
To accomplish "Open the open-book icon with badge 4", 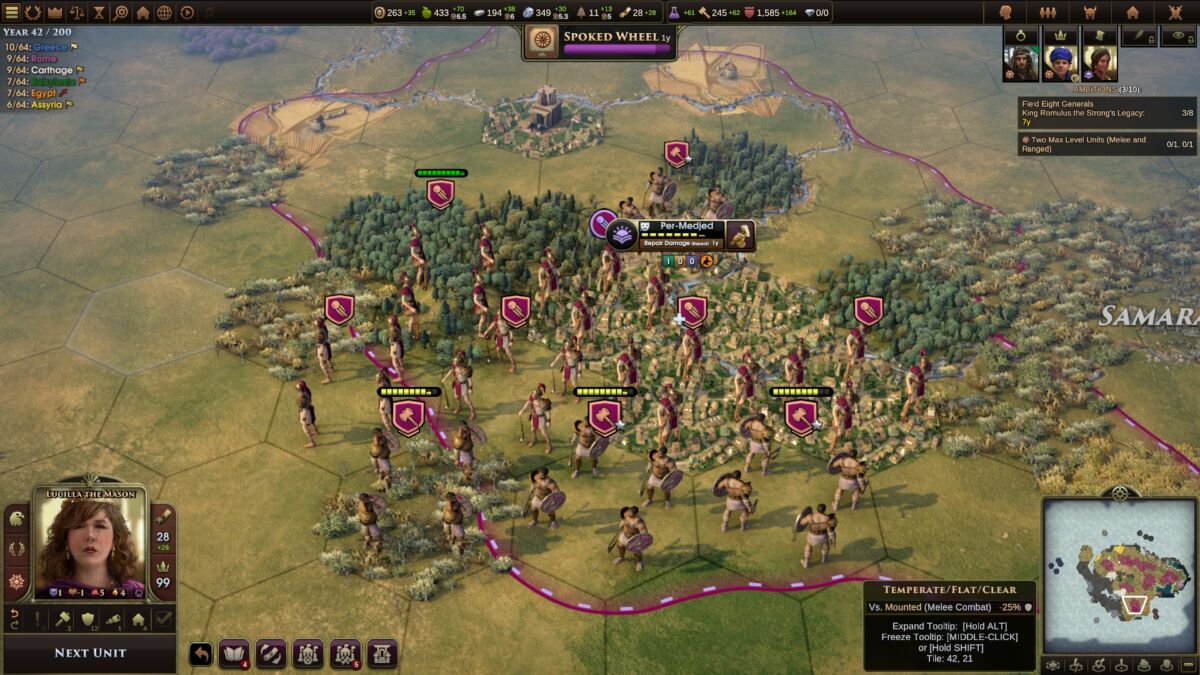I will click(233, 653).
